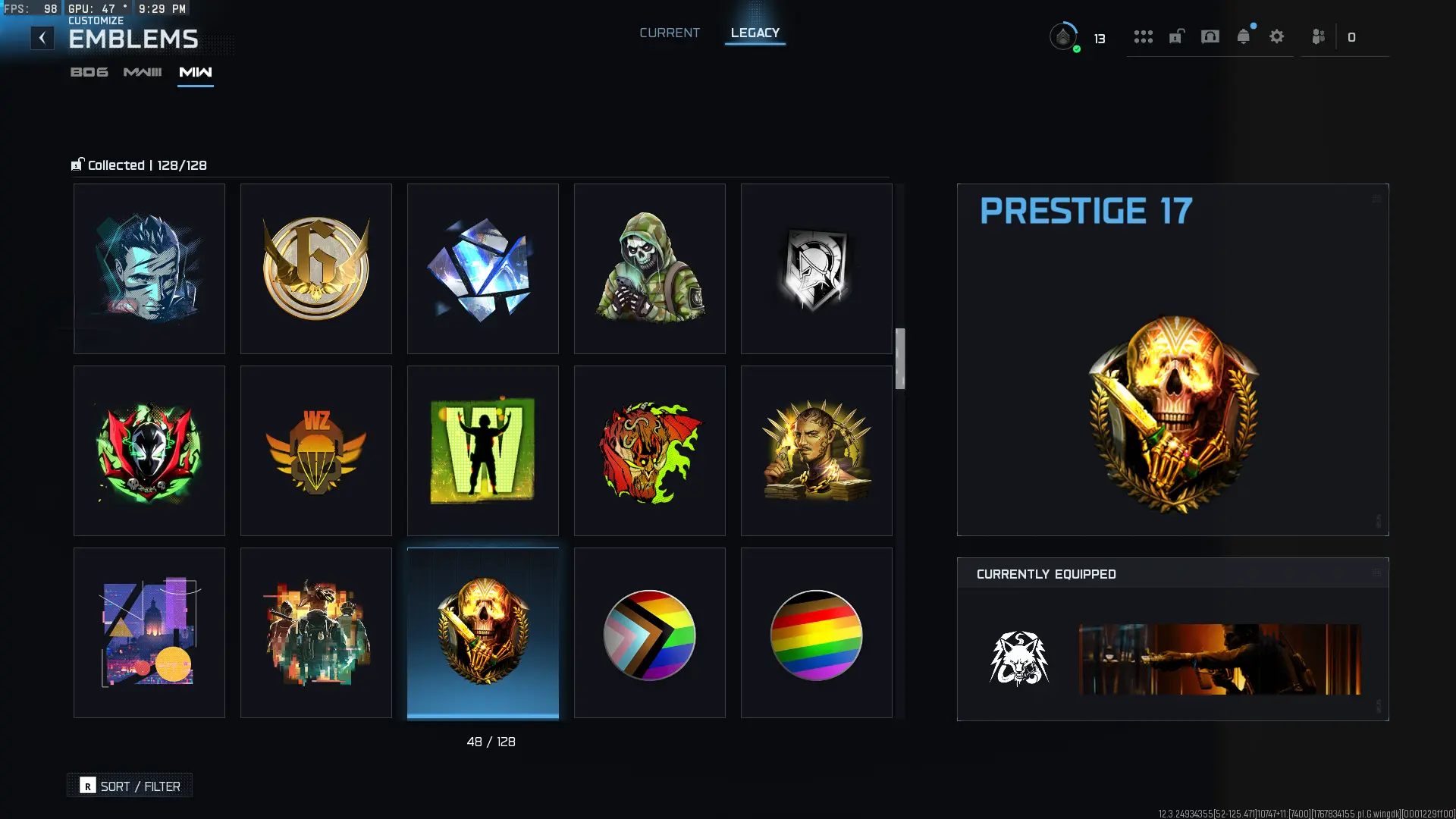Image resolution: width=1456 pixels, height=819 pixels.
Task: Switch to the CURRENT tab
Action: 669,33
